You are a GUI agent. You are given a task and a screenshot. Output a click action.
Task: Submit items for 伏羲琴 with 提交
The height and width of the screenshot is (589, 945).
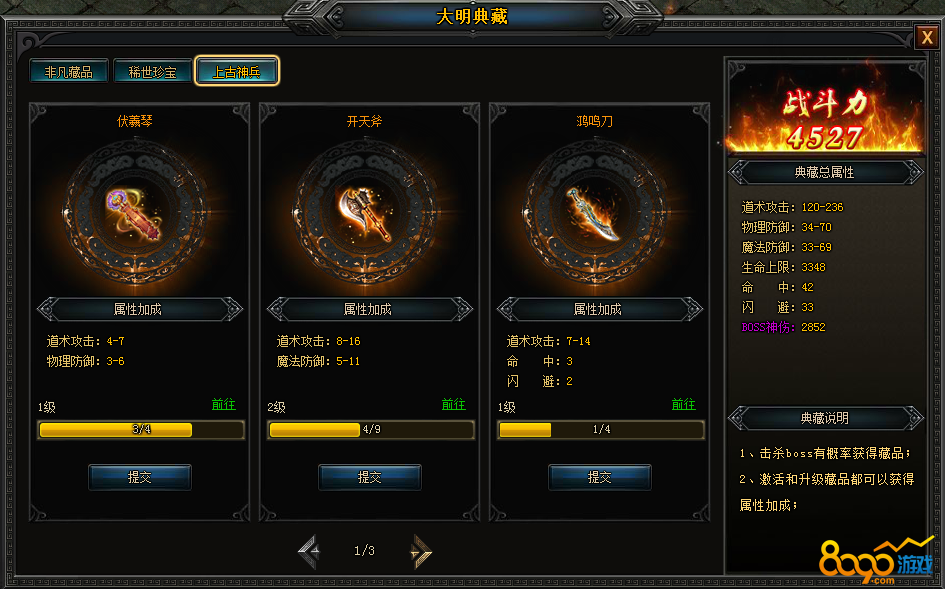pos(140,477)
